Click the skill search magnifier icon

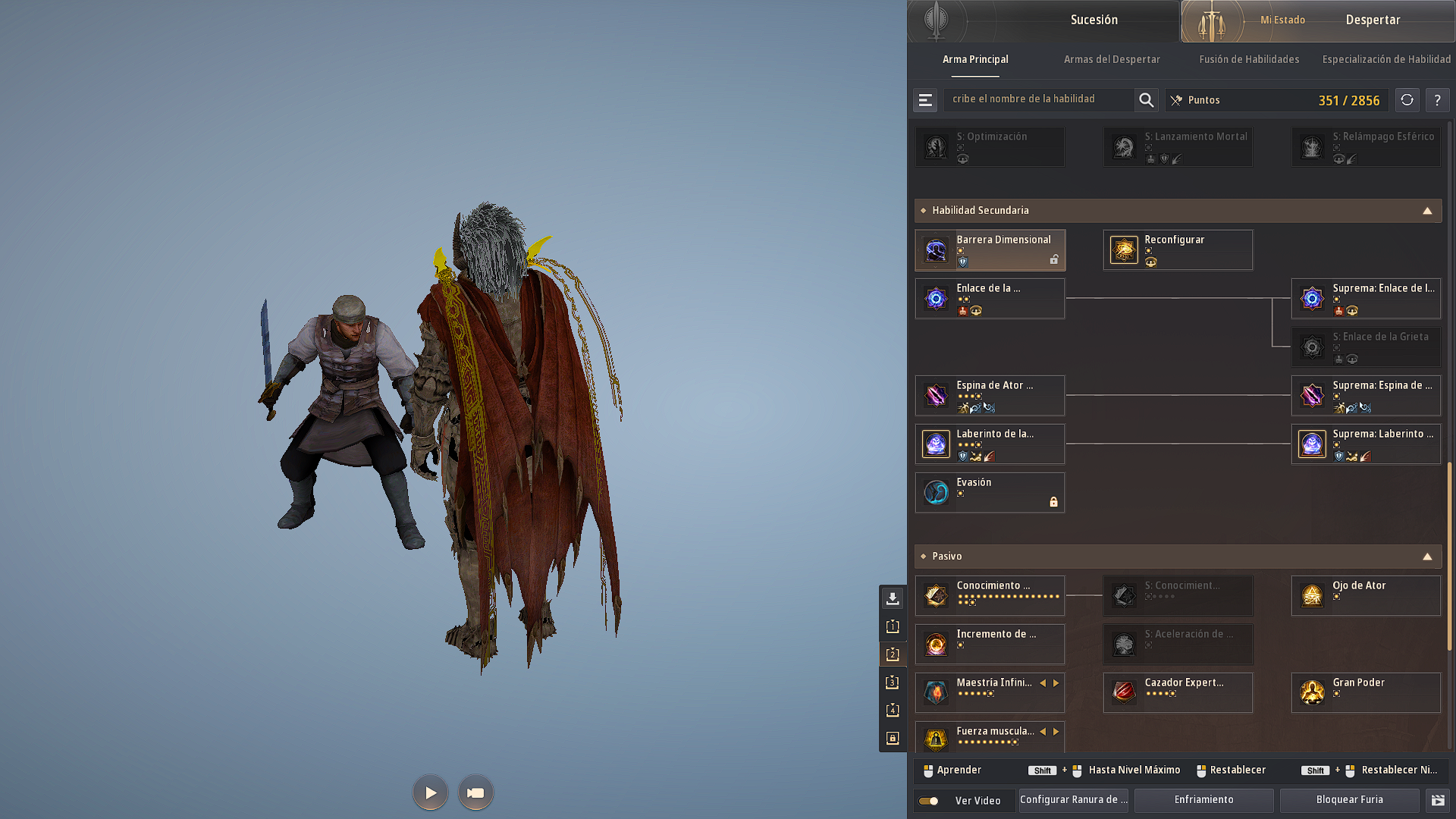1146,99
